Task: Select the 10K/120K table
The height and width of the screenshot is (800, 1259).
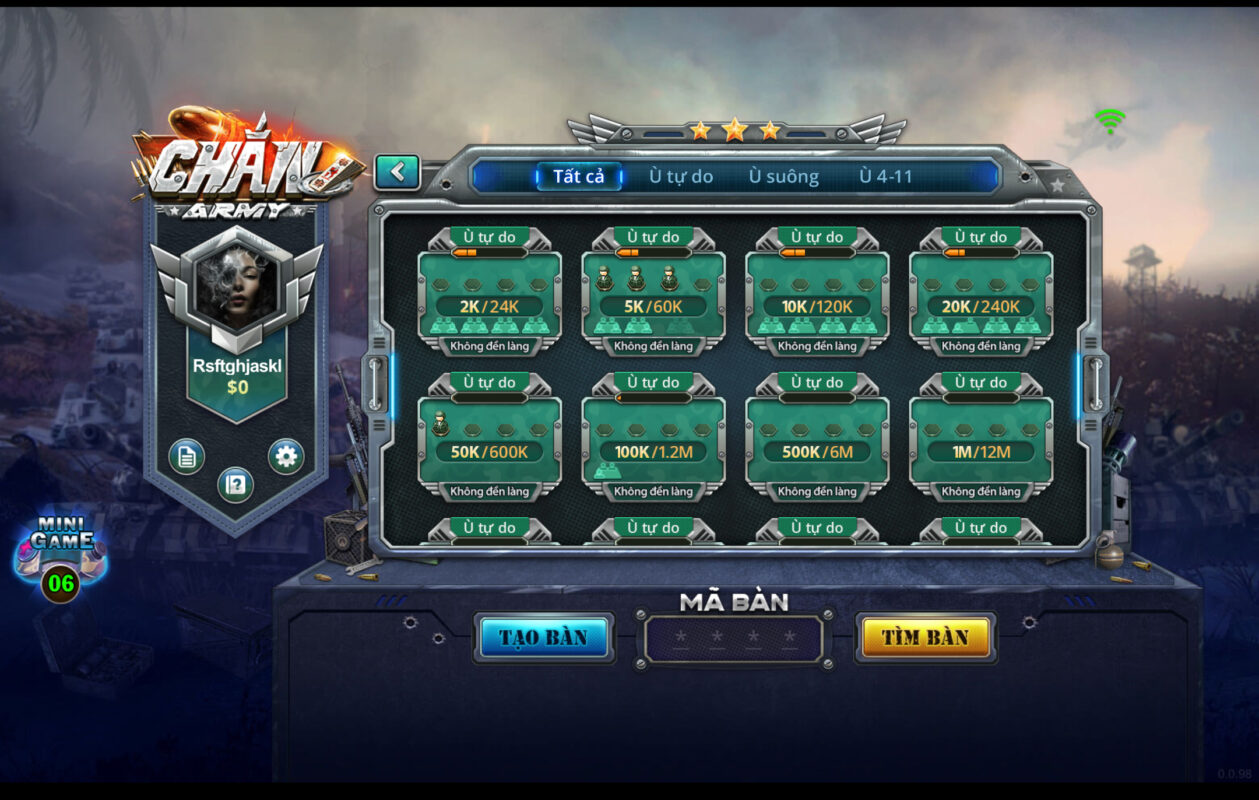Action: 817,295
